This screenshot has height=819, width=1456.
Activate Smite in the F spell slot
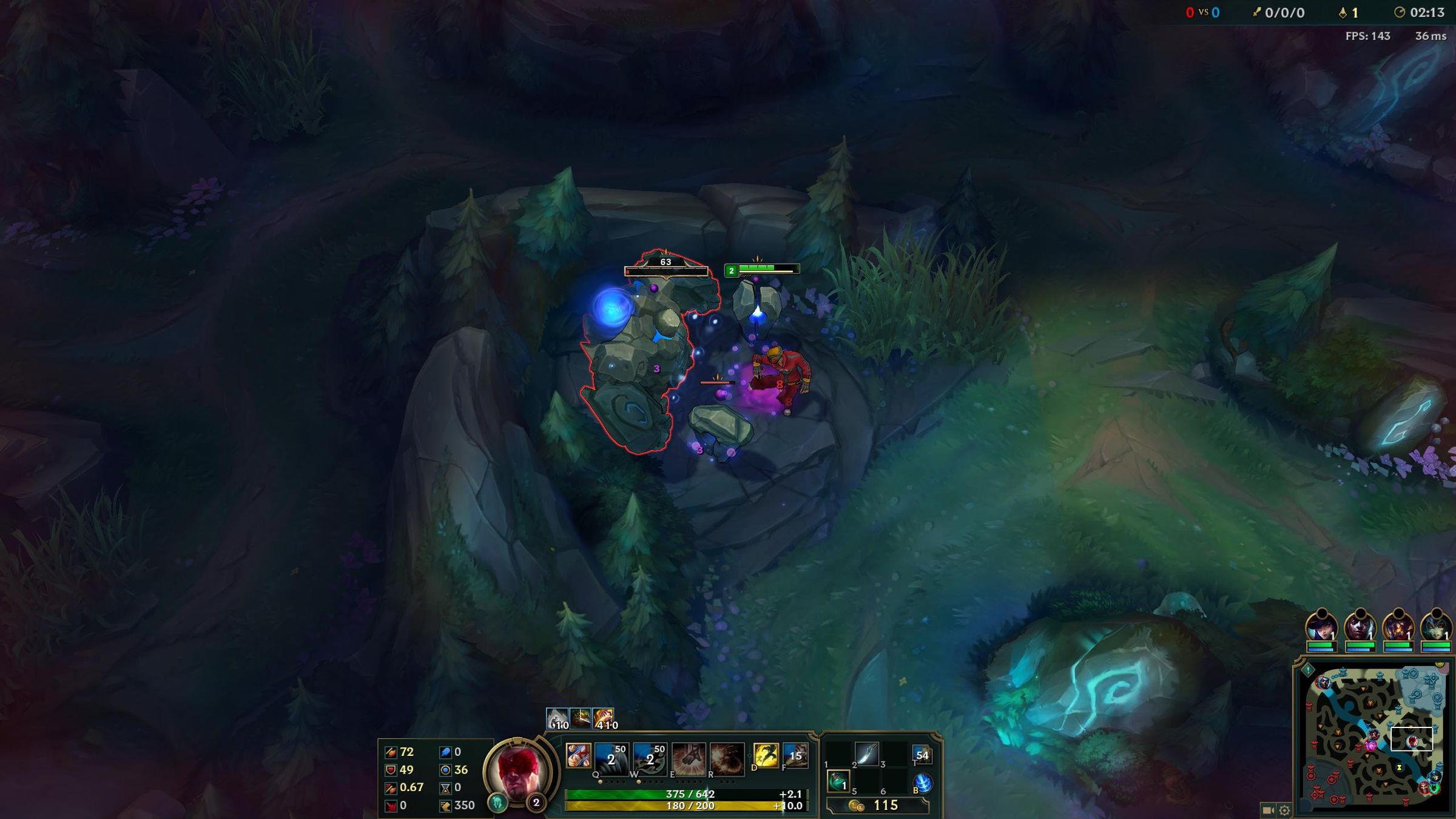coord(795,755)
